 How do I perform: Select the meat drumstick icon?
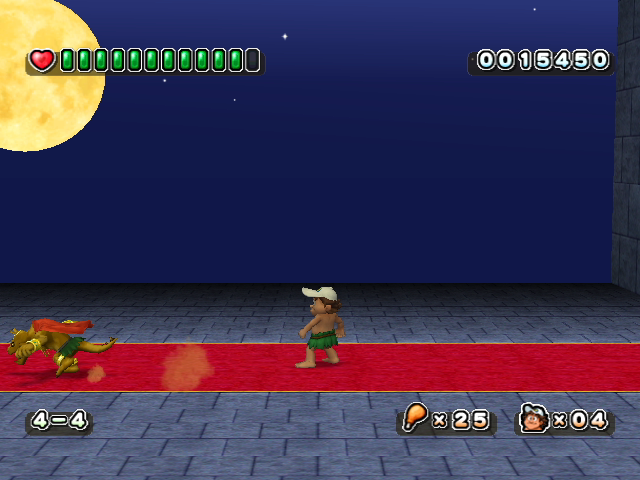(x=415, y=418)
